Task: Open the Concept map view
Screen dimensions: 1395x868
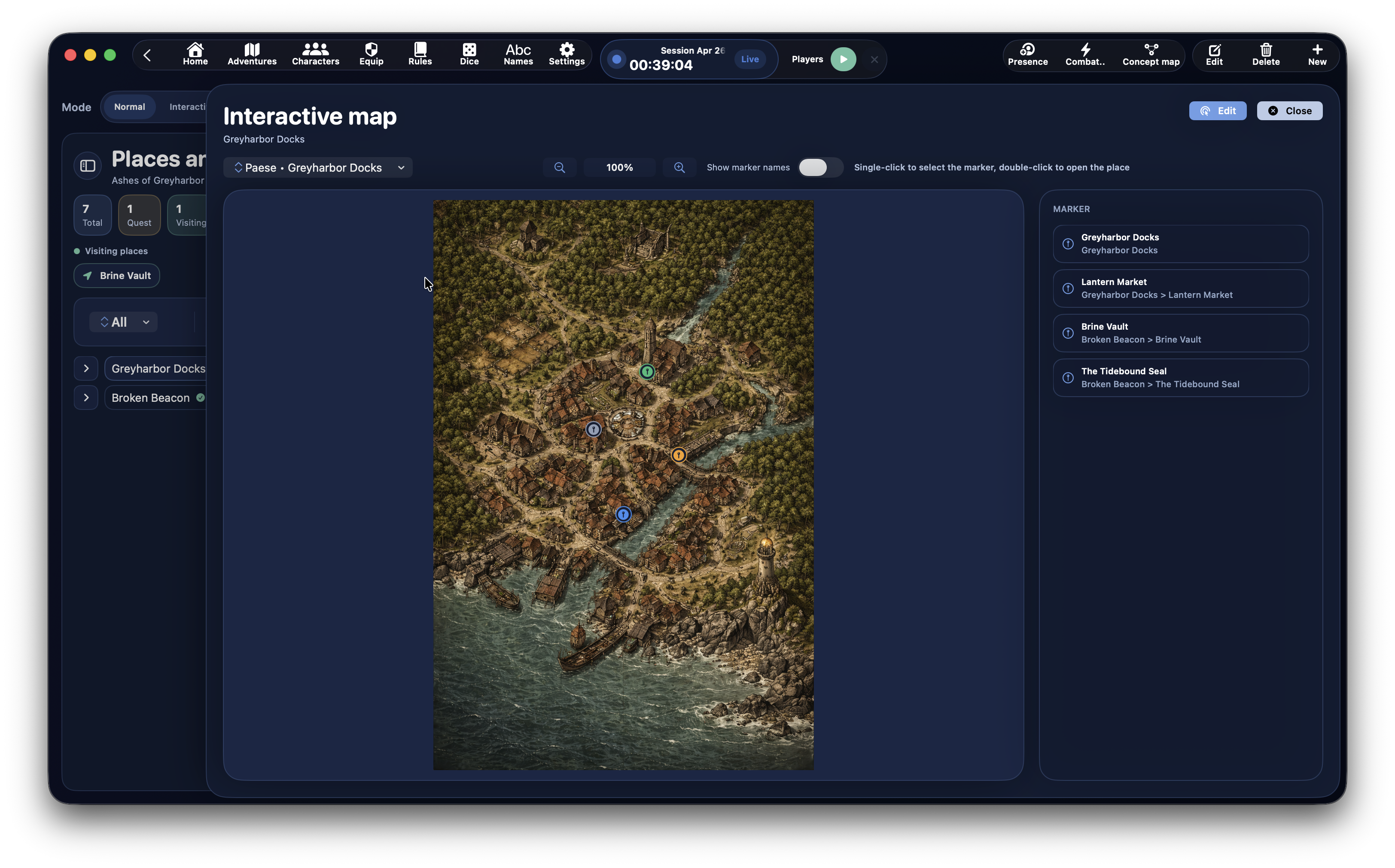Action: click(x=1151, y=54)
